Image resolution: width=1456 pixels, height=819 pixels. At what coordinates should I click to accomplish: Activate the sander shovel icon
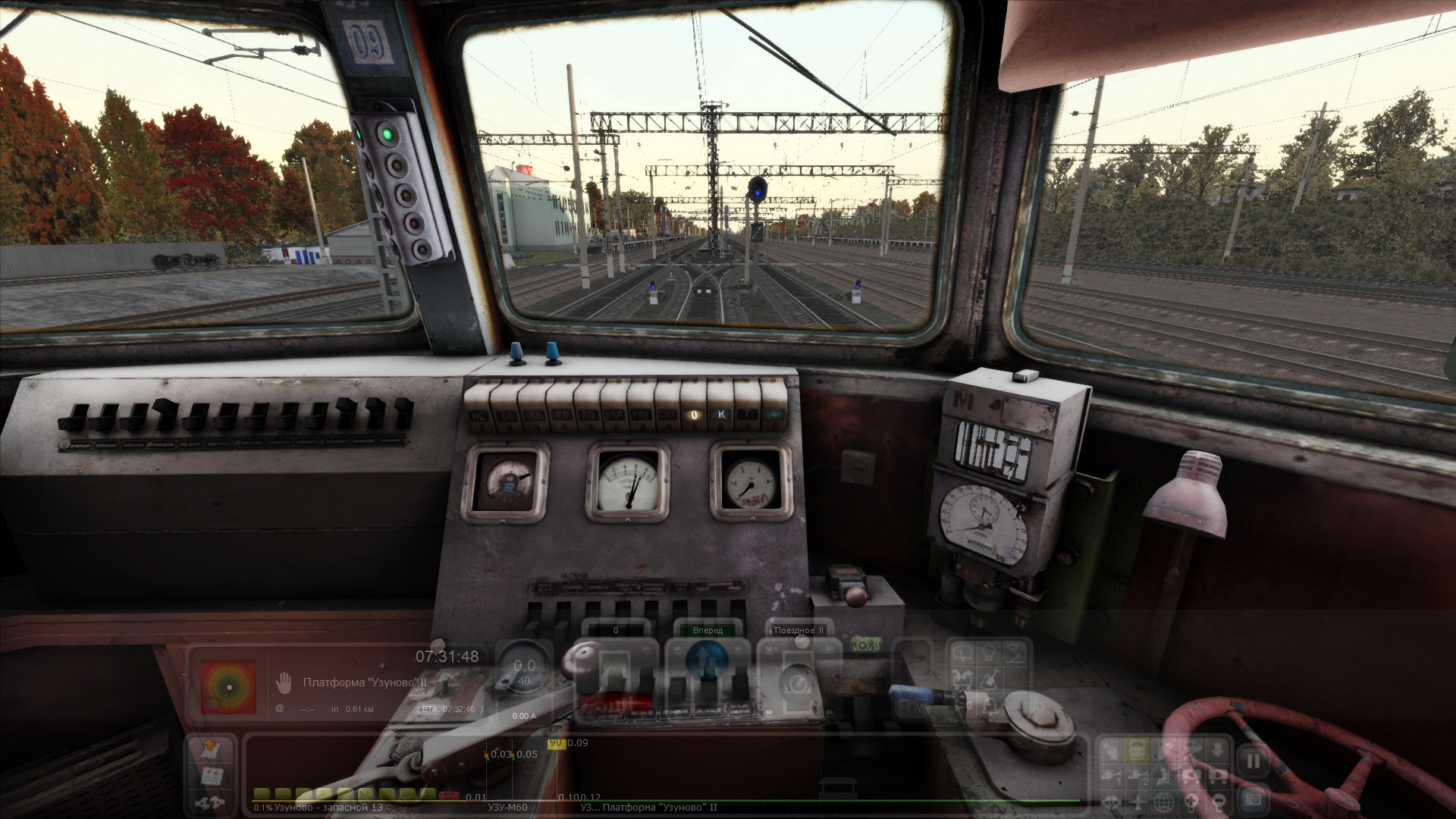pos(990,679)
